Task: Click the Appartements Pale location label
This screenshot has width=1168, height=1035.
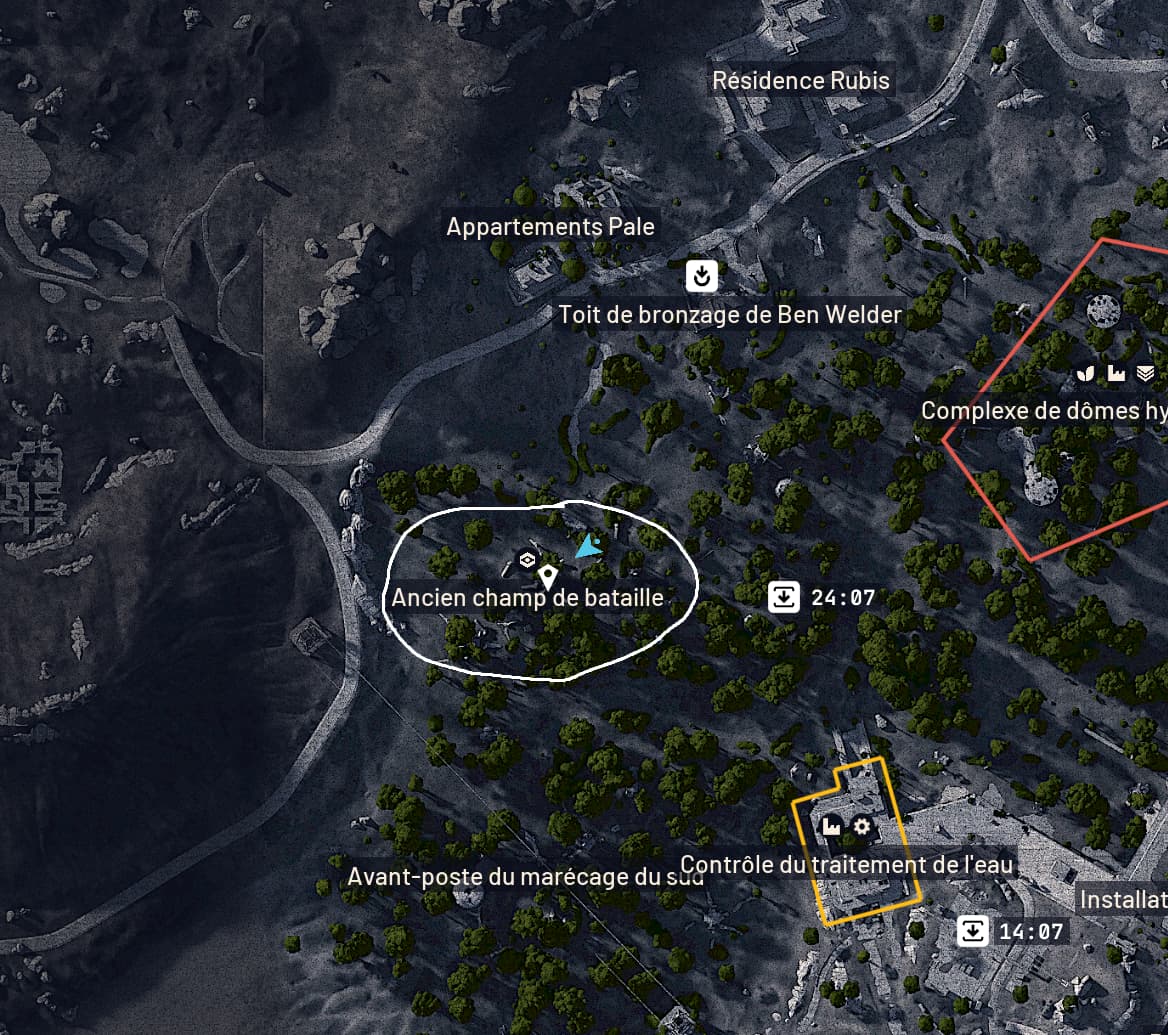Action: click(x=550, y=227)
